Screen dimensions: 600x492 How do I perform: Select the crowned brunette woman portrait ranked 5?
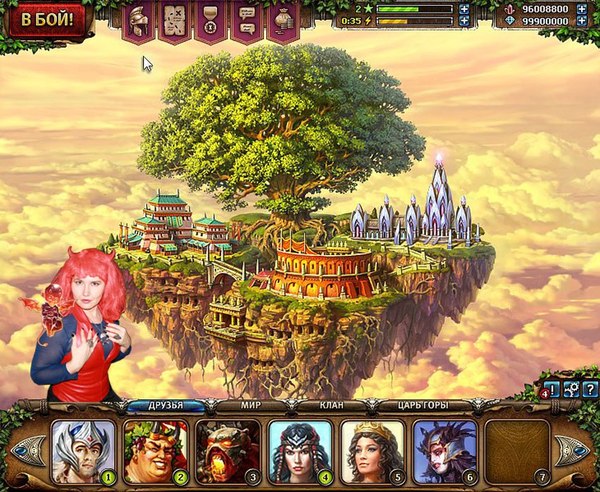[x=372, y=452]
